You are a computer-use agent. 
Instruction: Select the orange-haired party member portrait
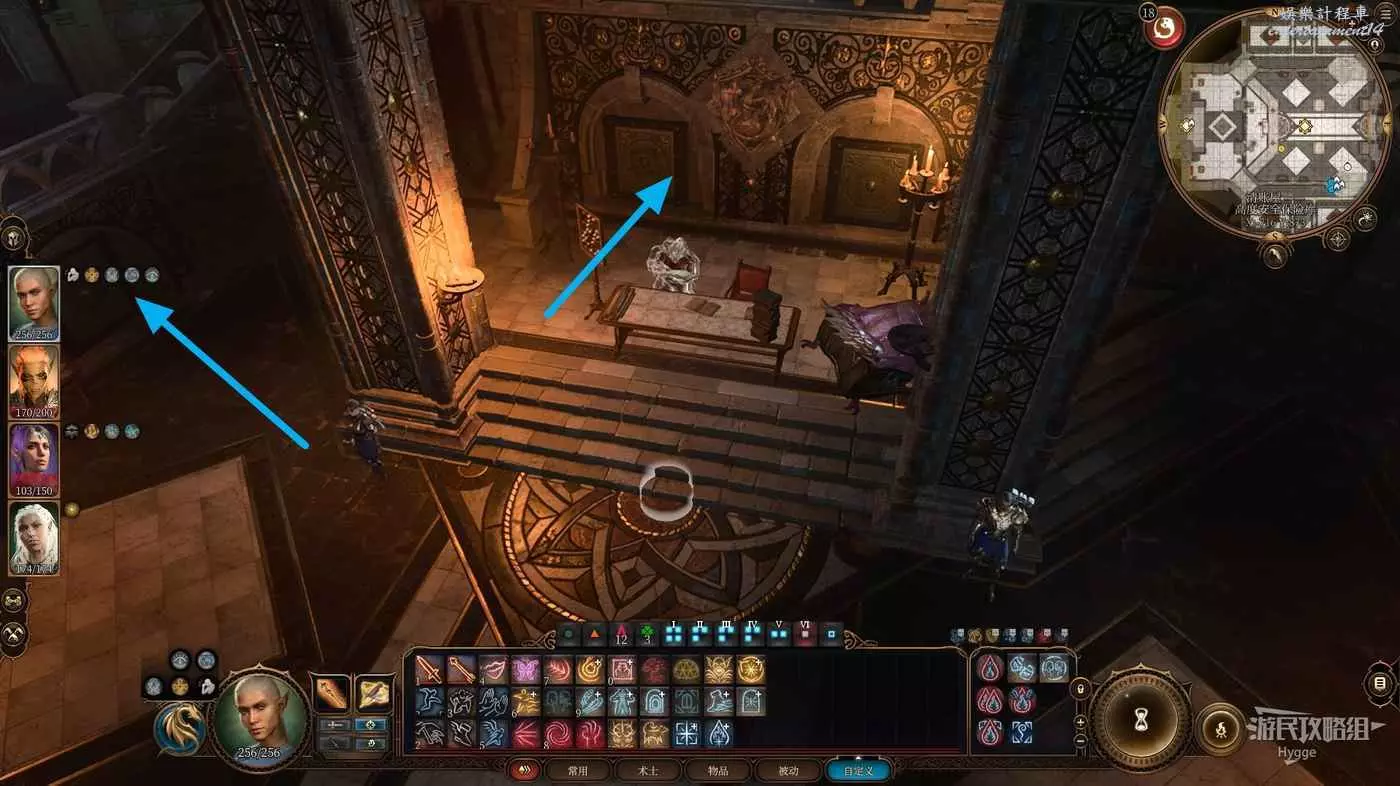(34, 381)
